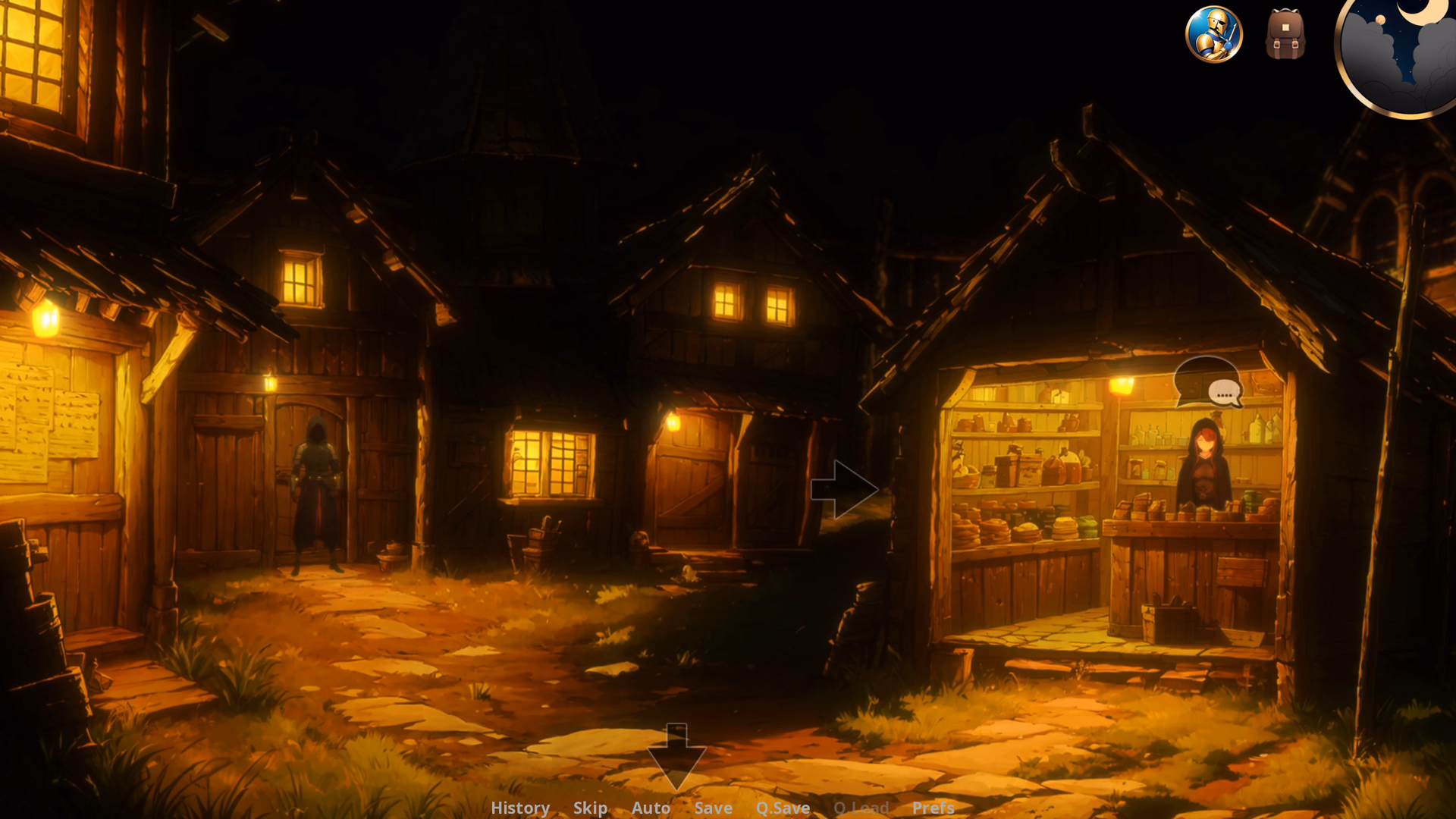Enable Skip mode
1456x819 pixels.
point(591,808)
